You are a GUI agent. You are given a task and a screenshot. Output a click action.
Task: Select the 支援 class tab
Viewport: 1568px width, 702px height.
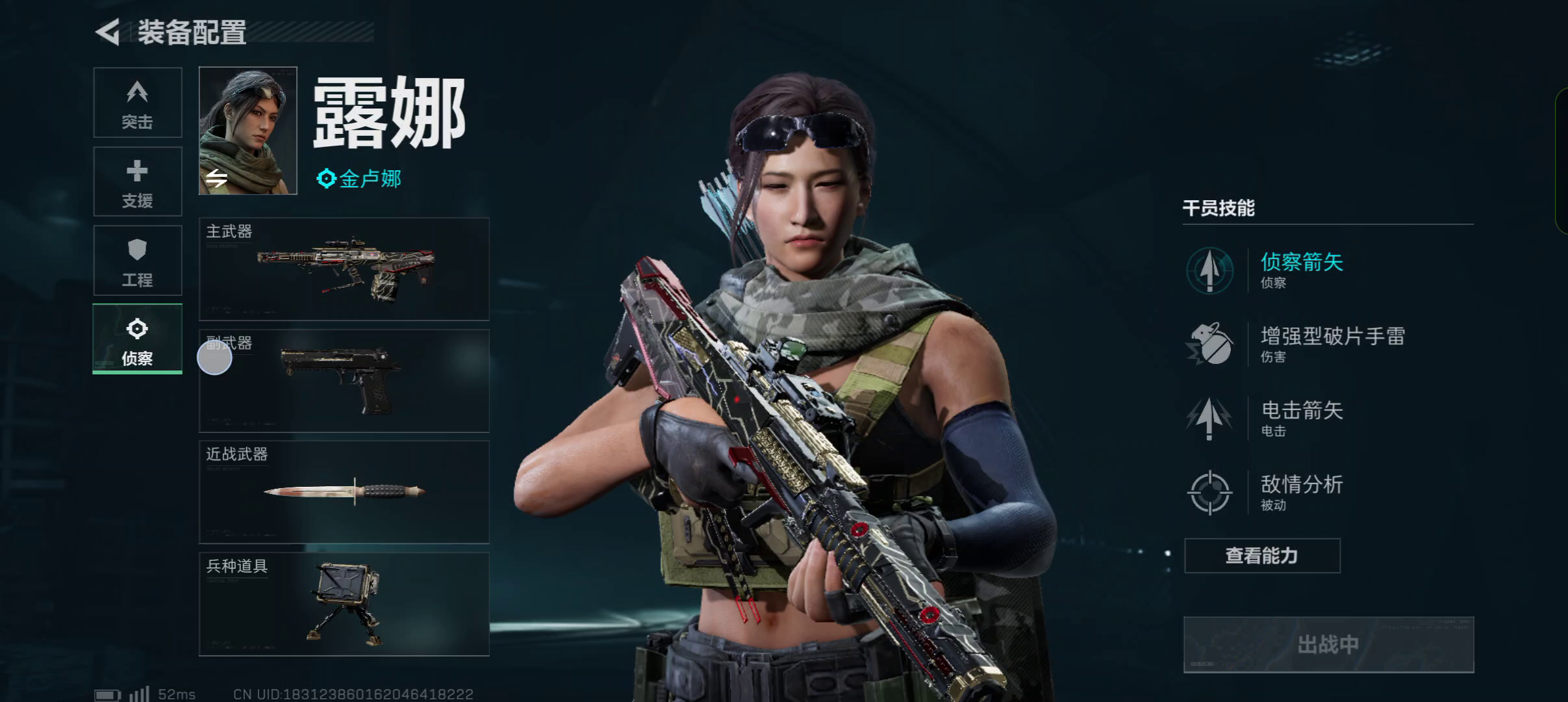pos(138,182)
